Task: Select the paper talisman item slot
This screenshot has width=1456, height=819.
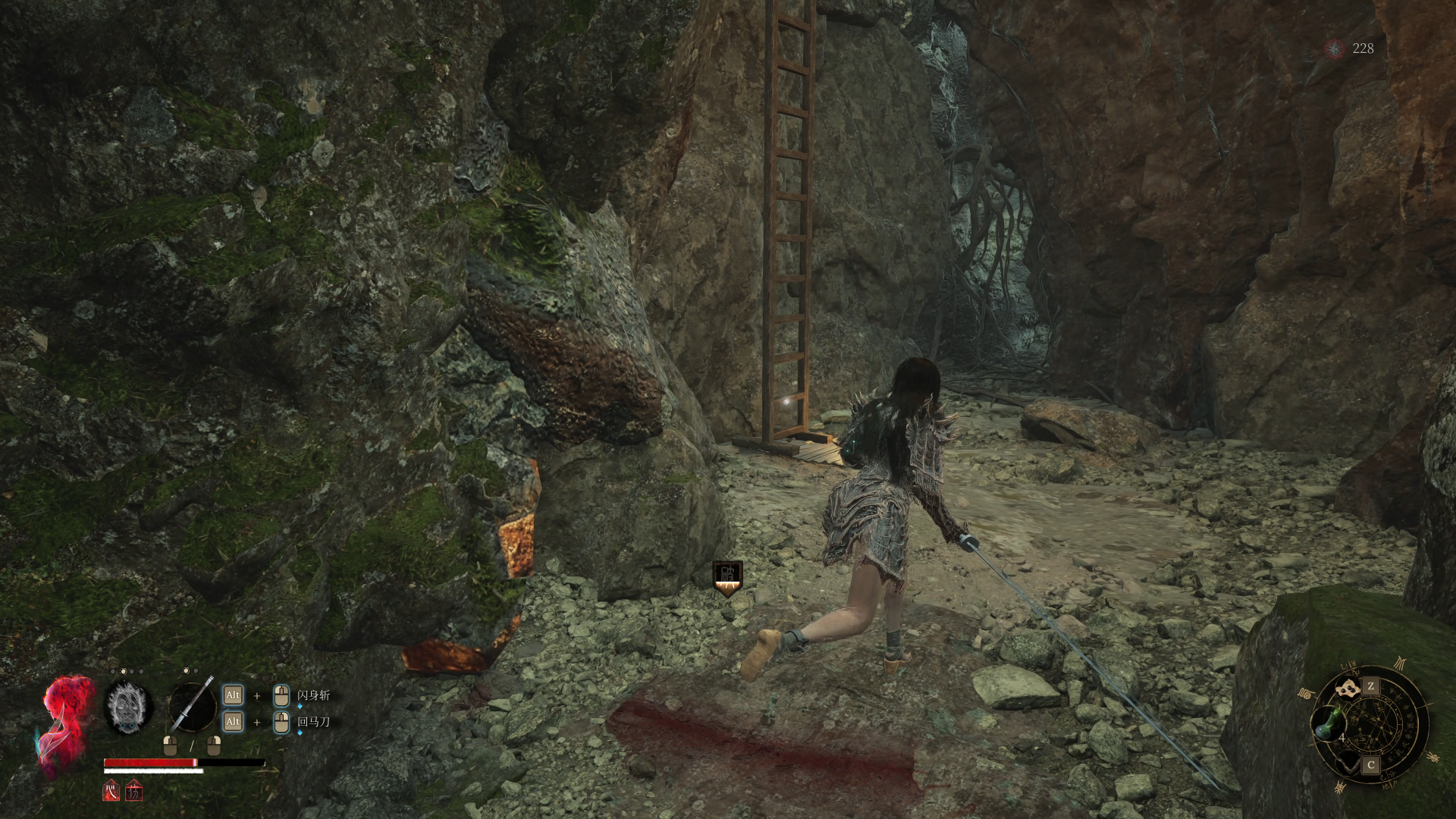Action: click(x=1348, y=689)
